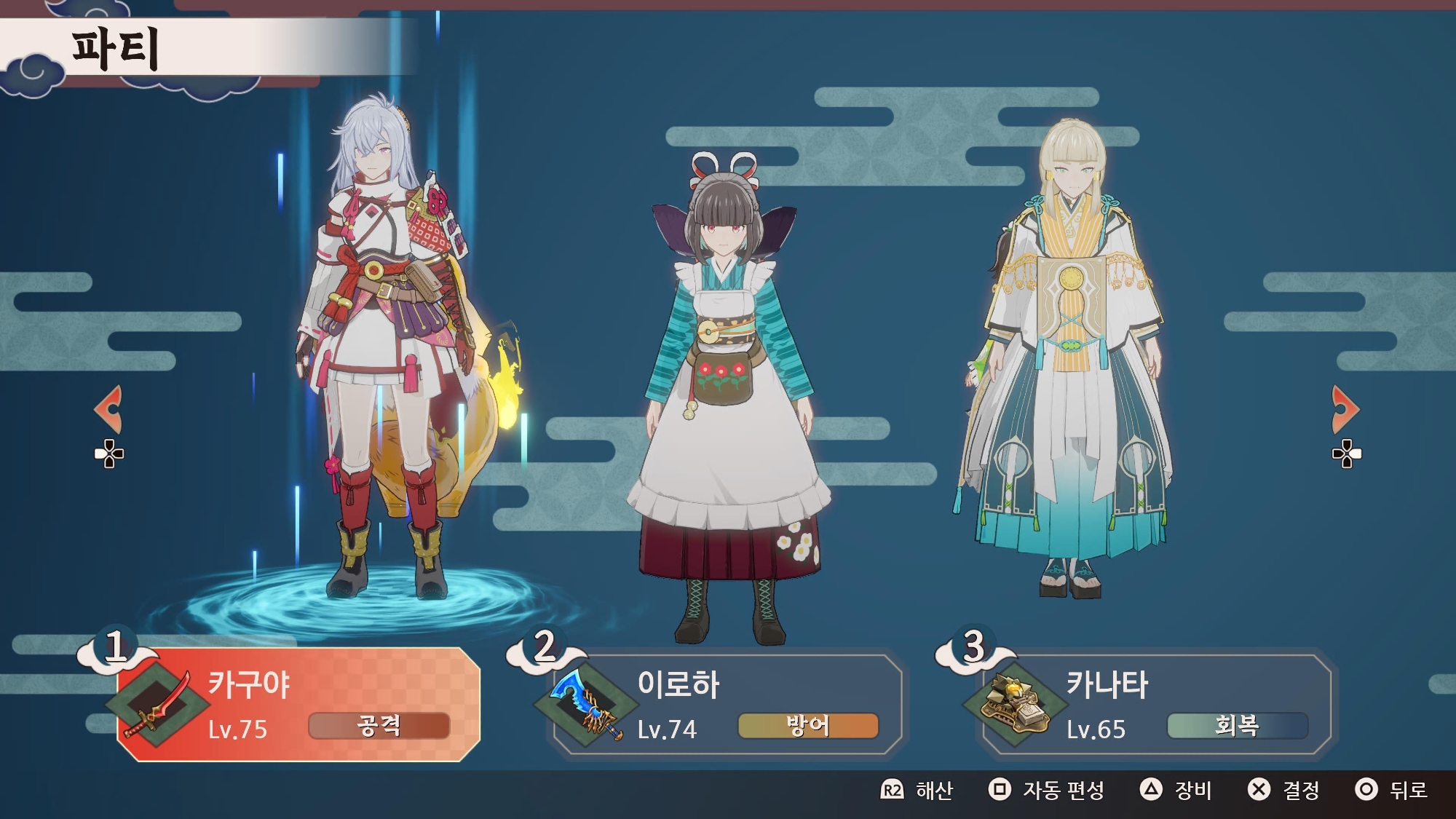Screen dimensions: 1456x819
Task: Activate 자동 편성 auto-formation
Action: [1047, 790]
